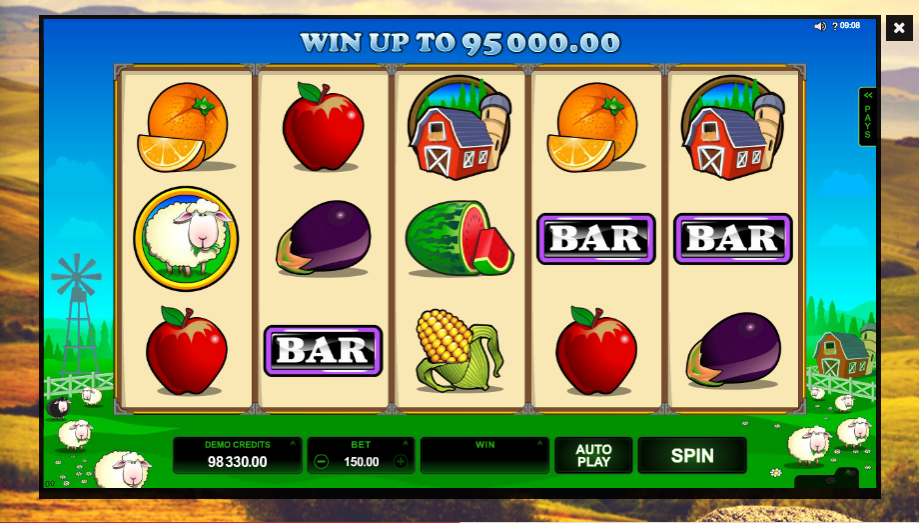Expand the Win panel arrow

pos(541,442)
